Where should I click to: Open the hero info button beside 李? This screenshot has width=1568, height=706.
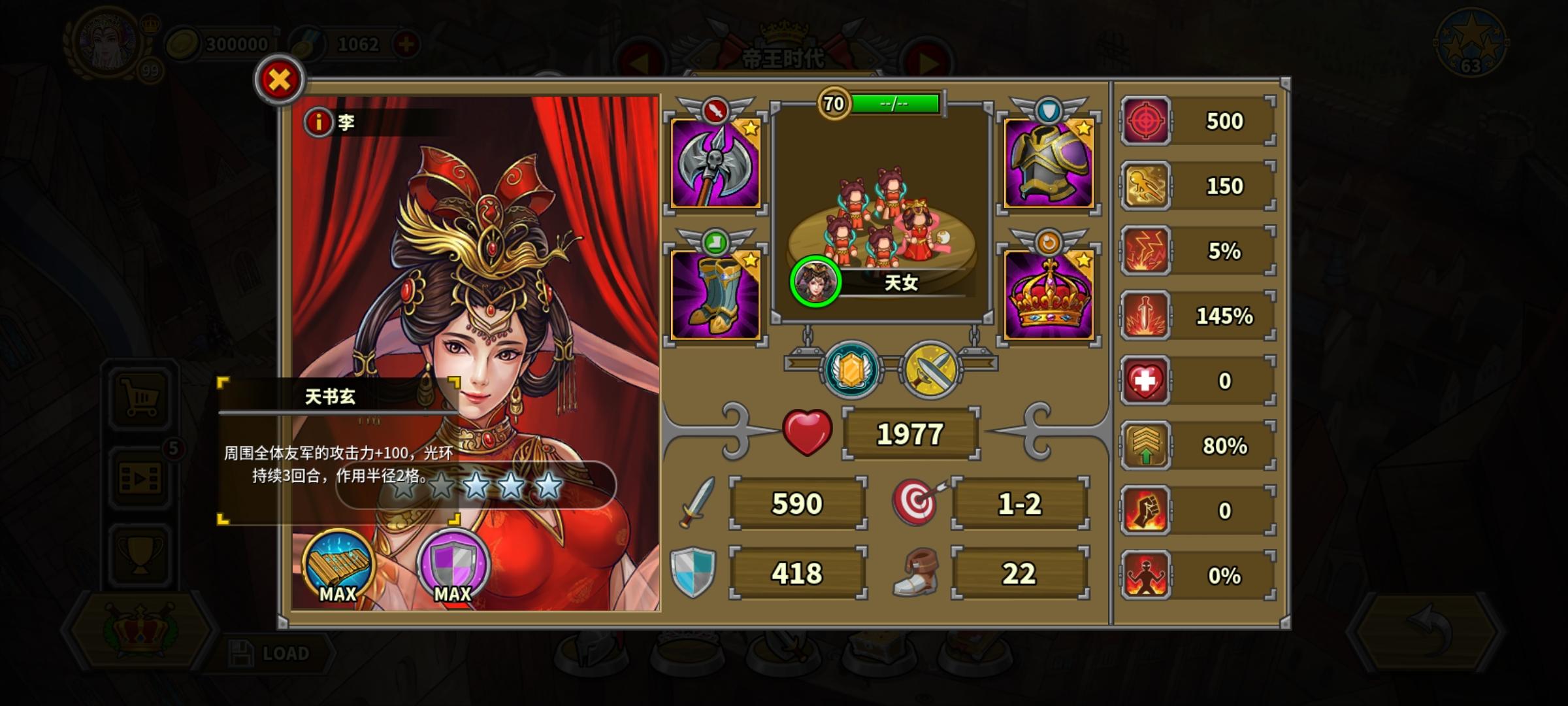pyautogui.click(x=318, y=122)
